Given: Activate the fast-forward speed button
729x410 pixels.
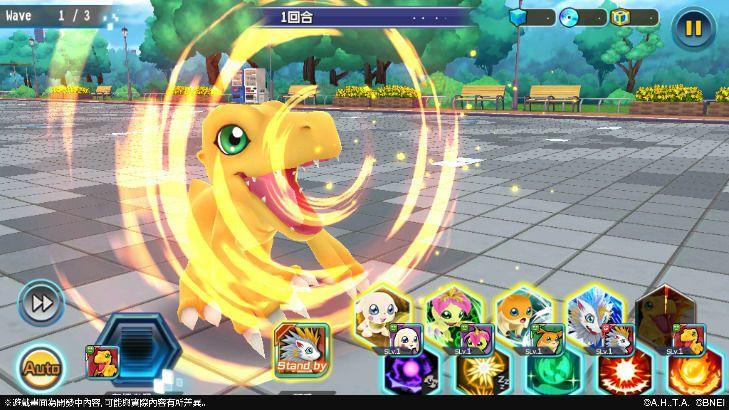Looking at the screenshot, I should (40, 302).
